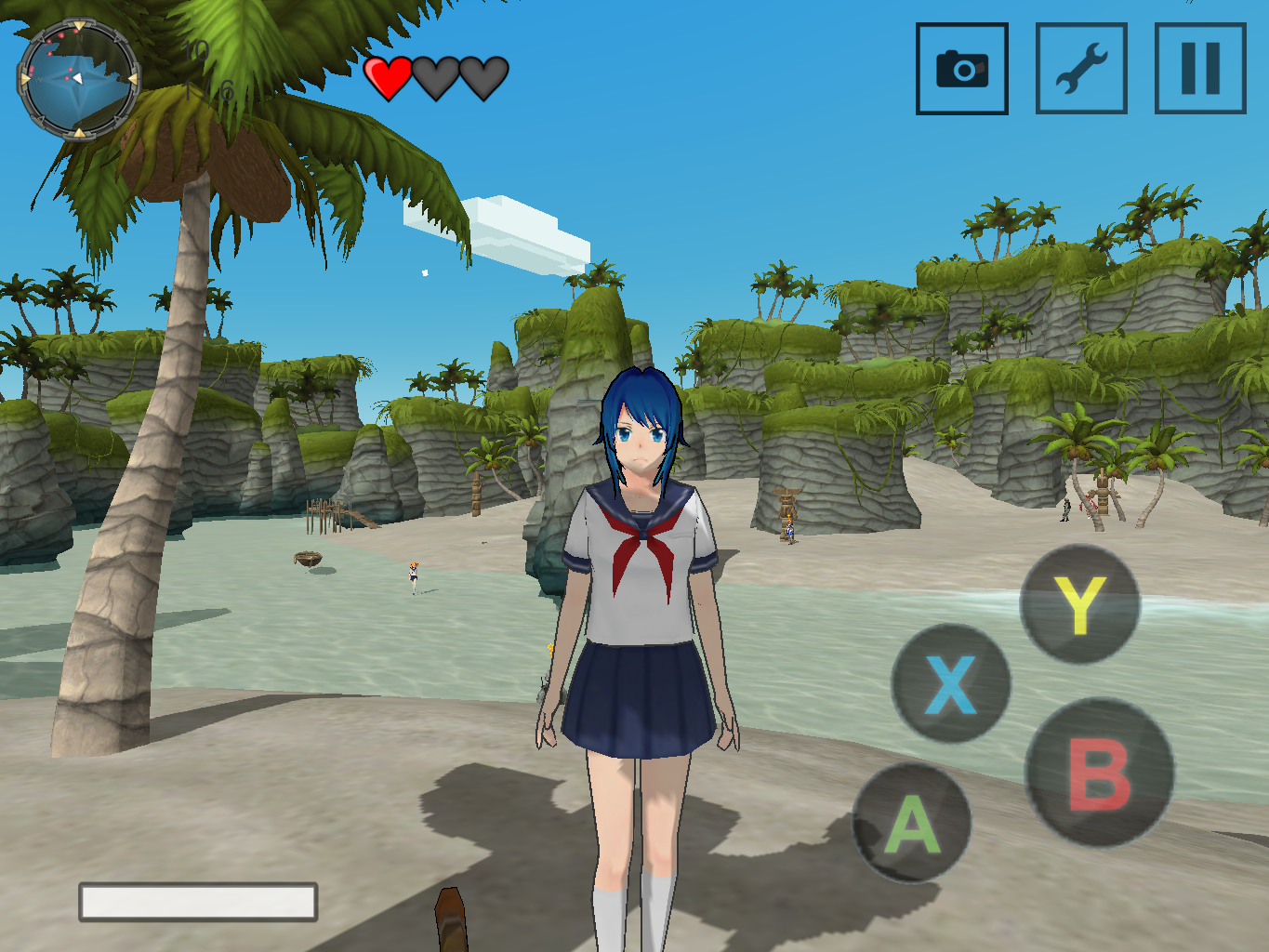Open the camera/photo mode icon
The image size is (1269, 952).
coord(961,69)
